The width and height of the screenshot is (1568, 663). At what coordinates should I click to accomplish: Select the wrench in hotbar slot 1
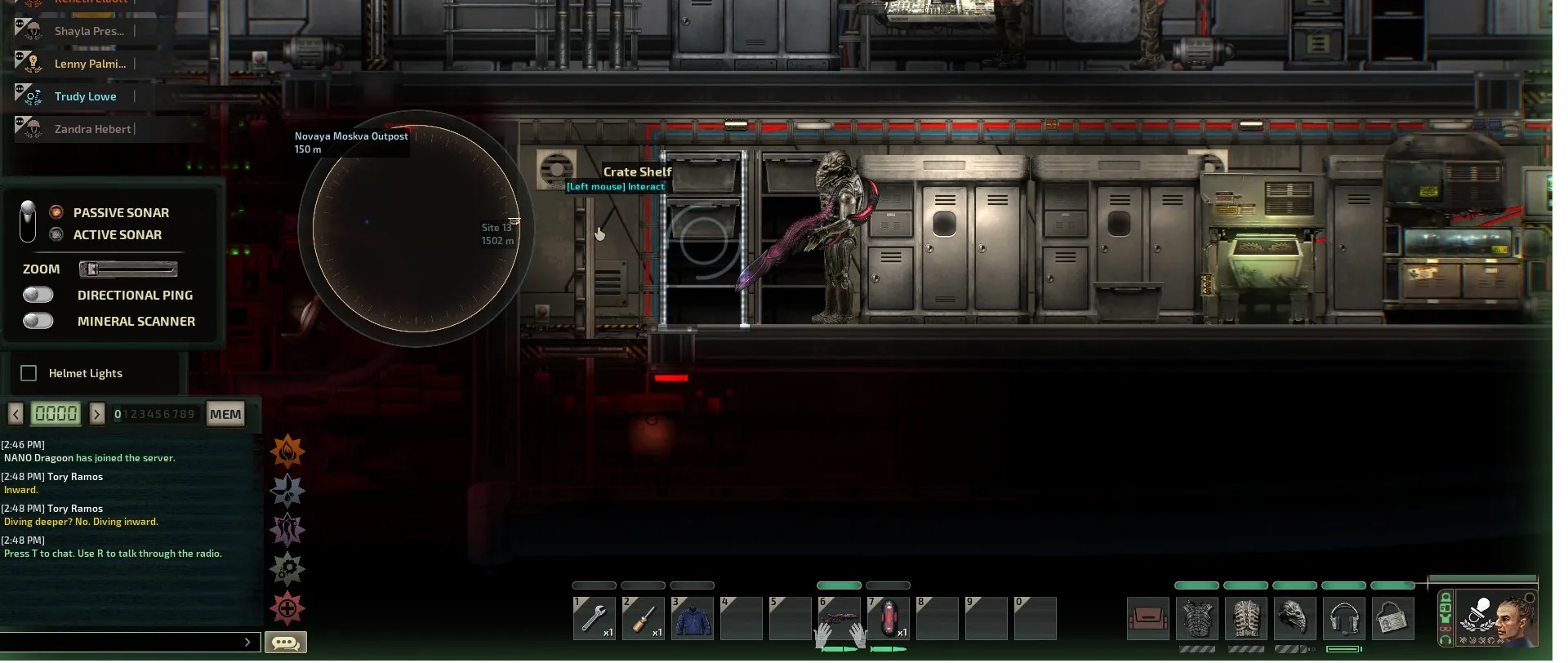click(595, 618)
